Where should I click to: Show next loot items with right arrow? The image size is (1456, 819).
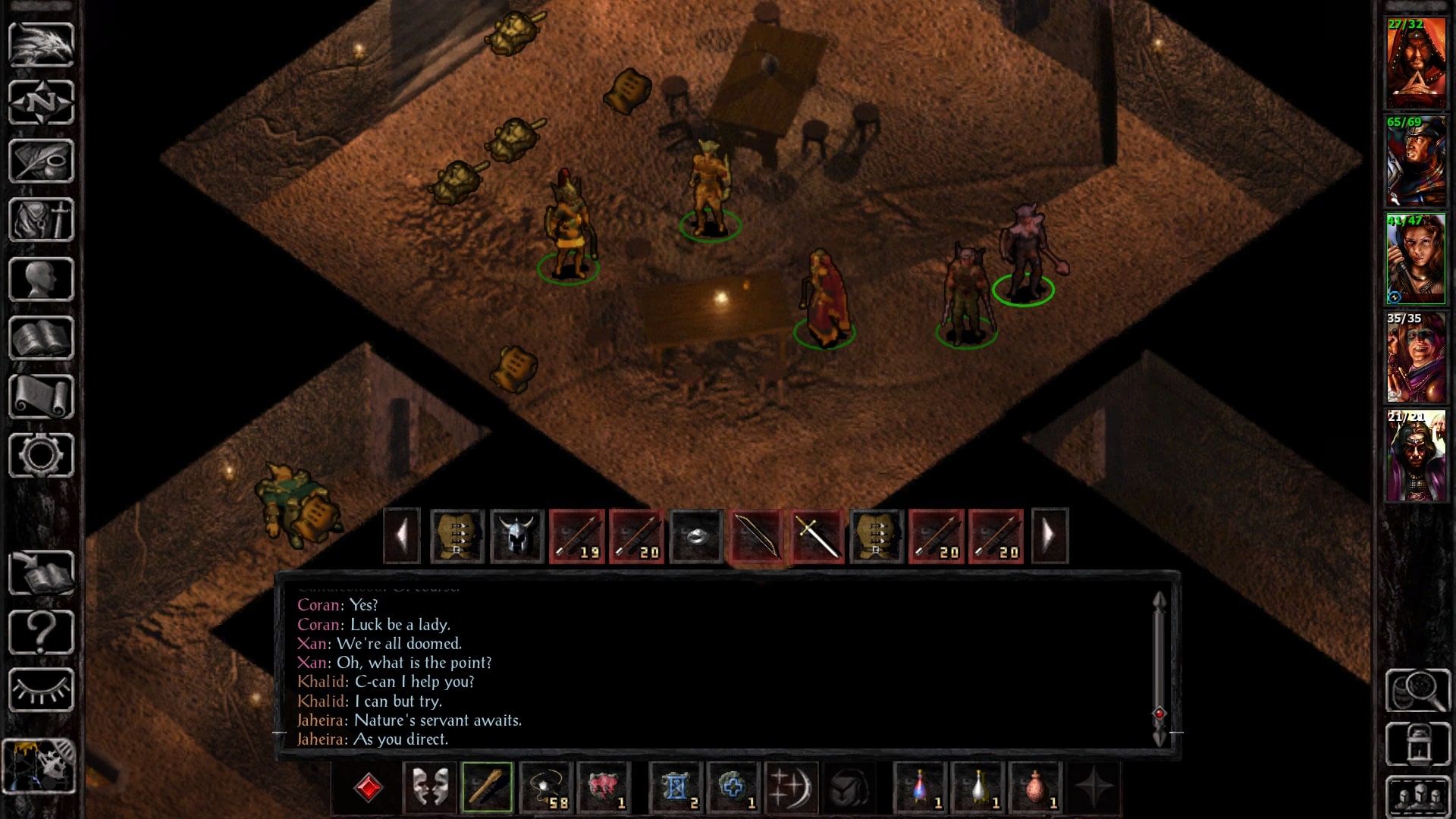pyautogui.click(x=1050, y=536)
